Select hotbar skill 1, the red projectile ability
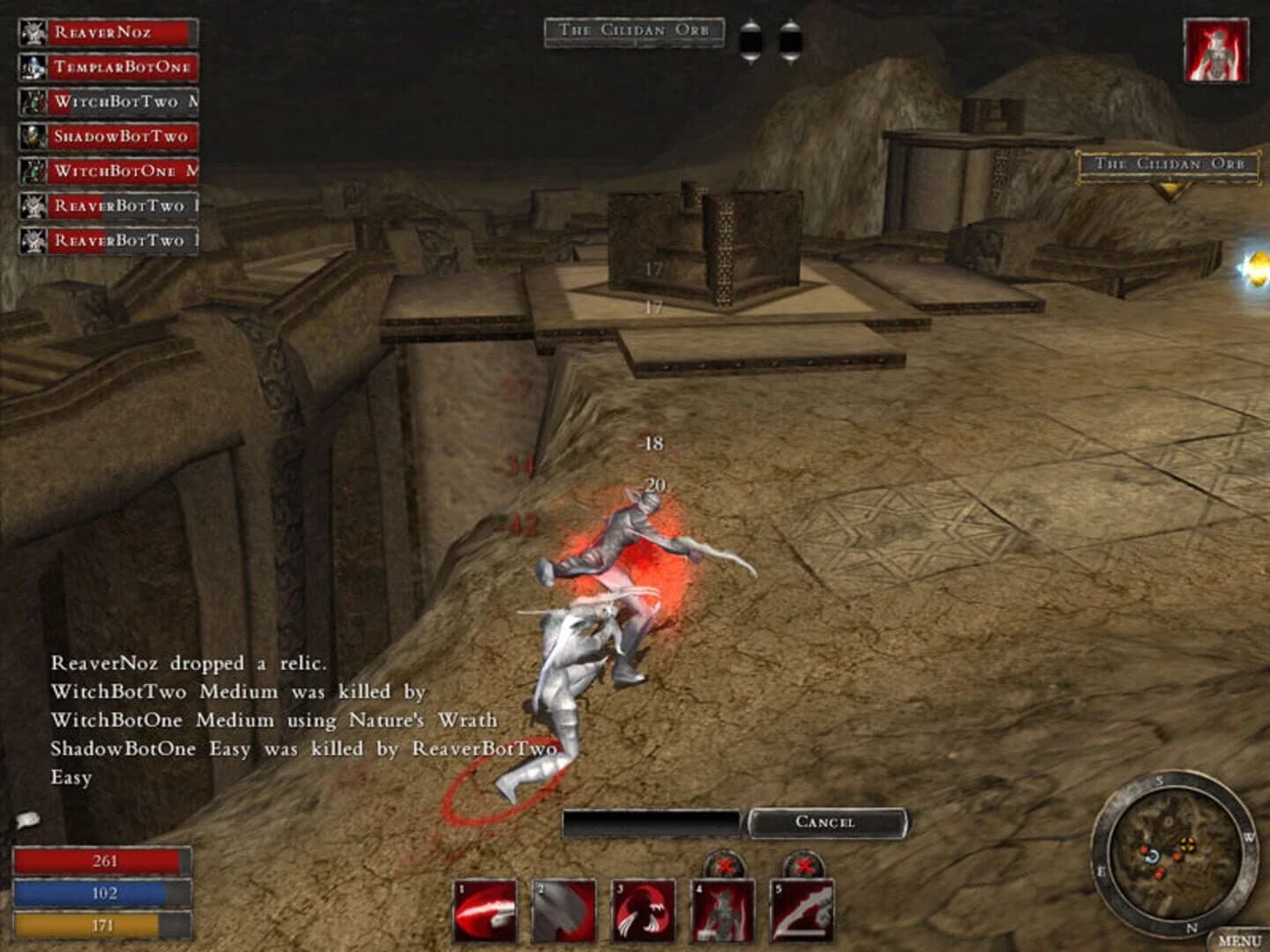 (486, 910)
